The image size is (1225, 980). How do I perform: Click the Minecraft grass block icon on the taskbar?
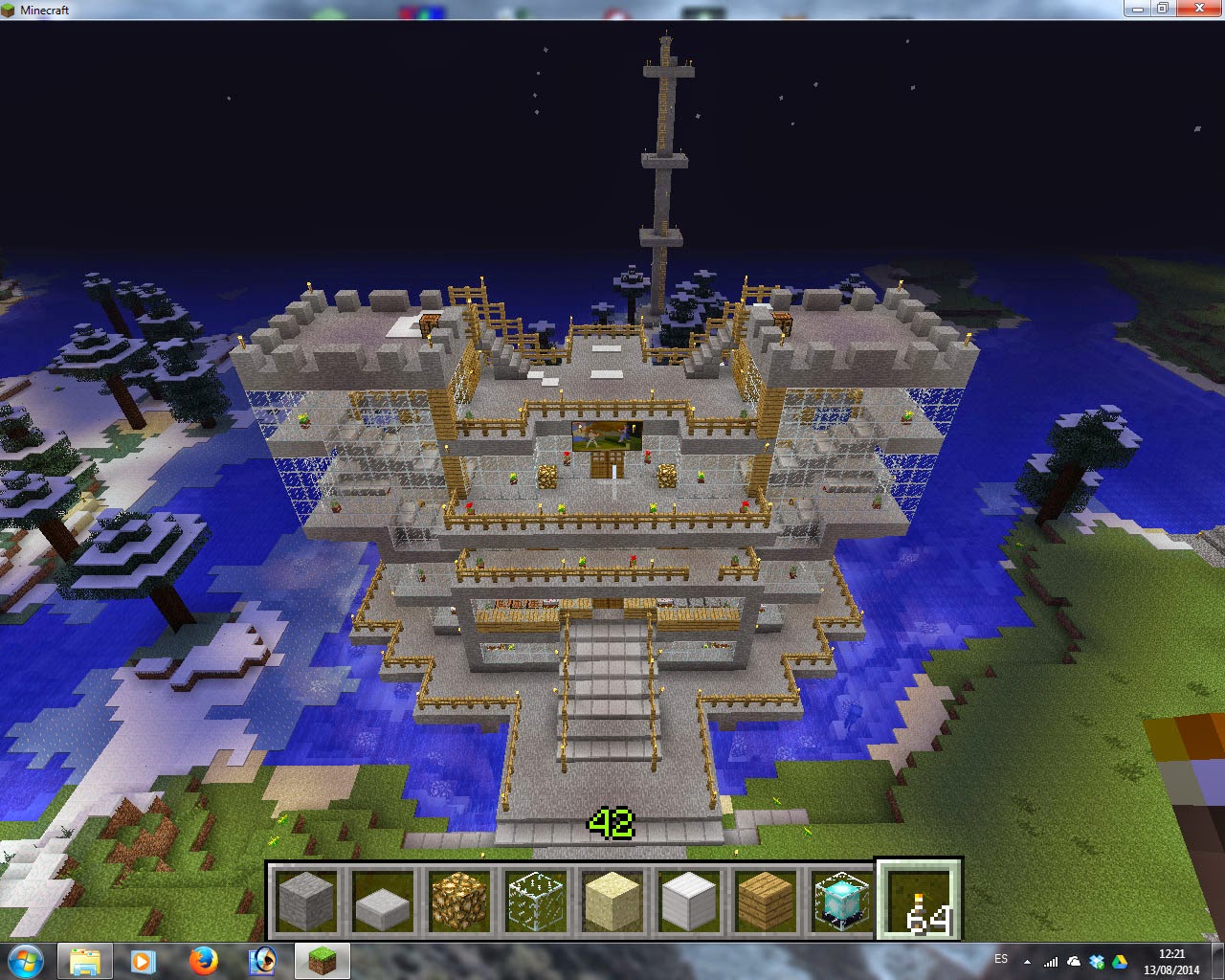click(x=322, y=960)
